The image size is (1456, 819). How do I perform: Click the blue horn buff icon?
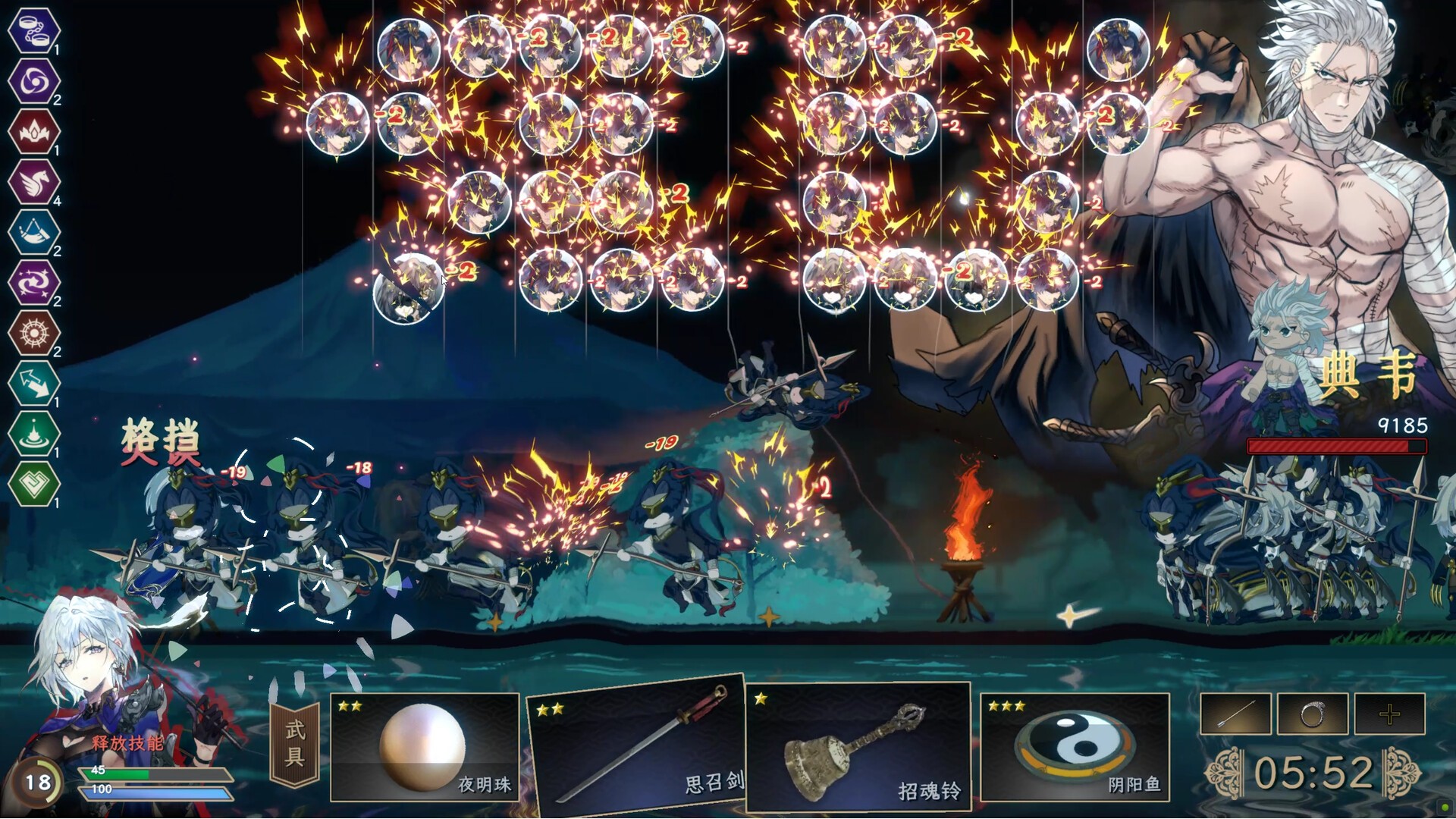click(34, 232)
